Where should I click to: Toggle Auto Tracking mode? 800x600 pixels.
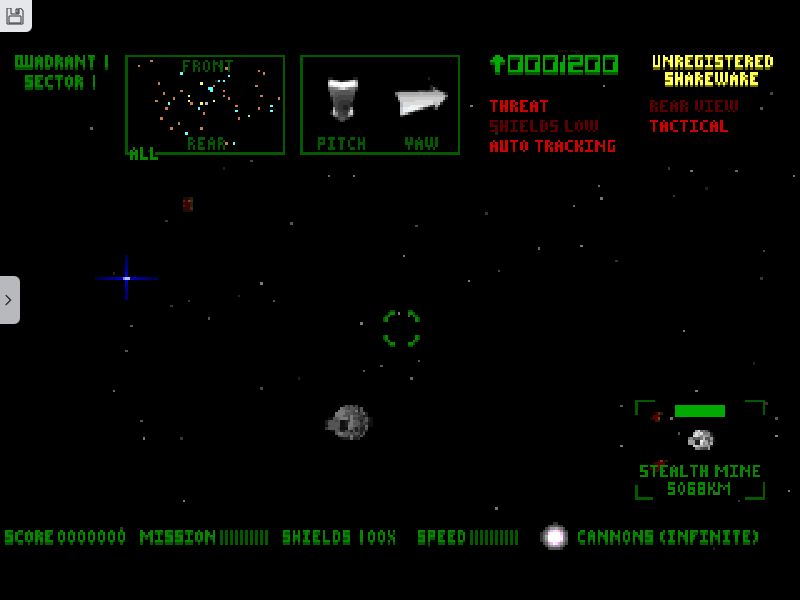(x=552, y=146)
